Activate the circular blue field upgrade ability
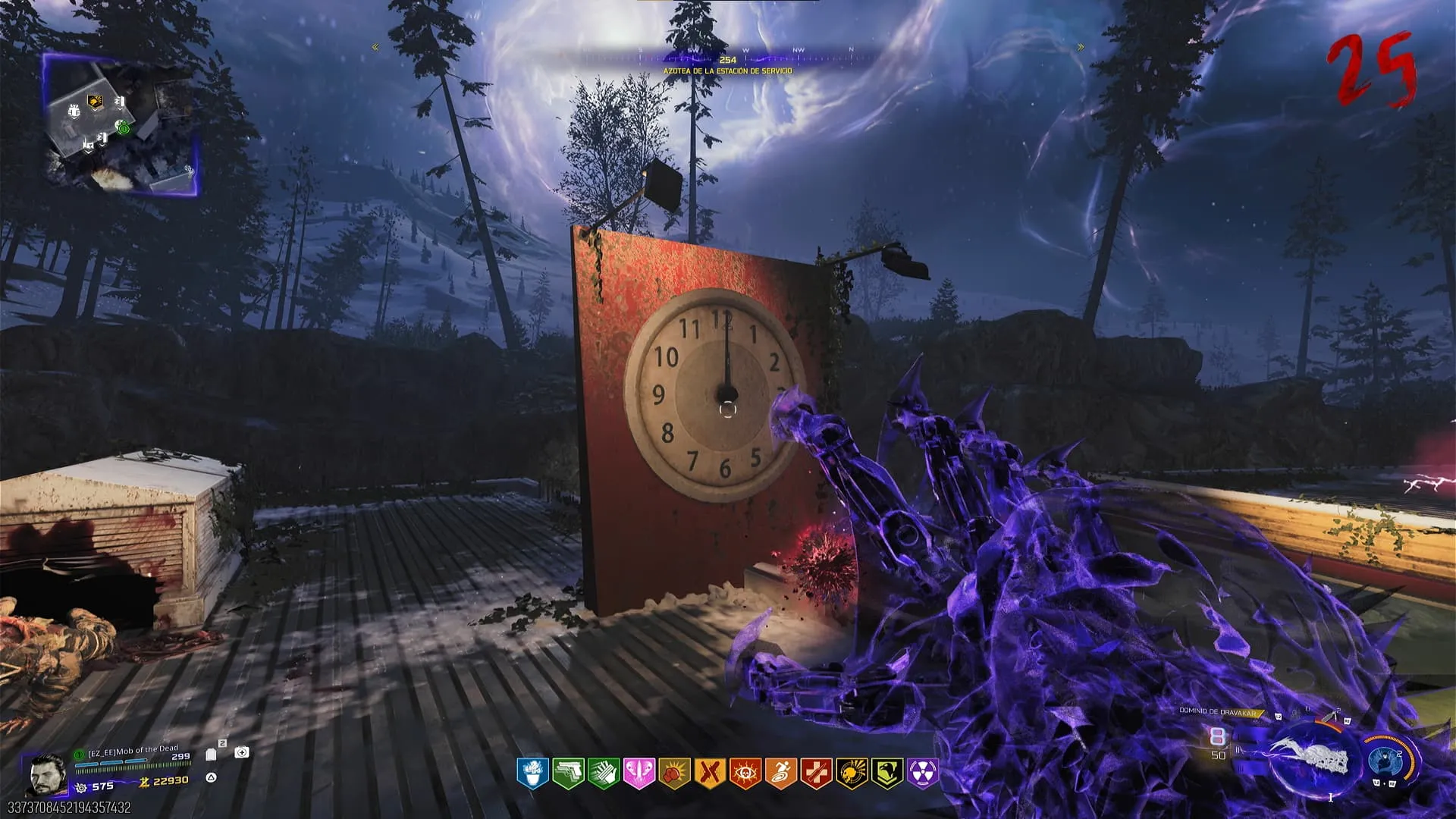The width and height of the screenshot is (1456, 819). (1386, 759)
